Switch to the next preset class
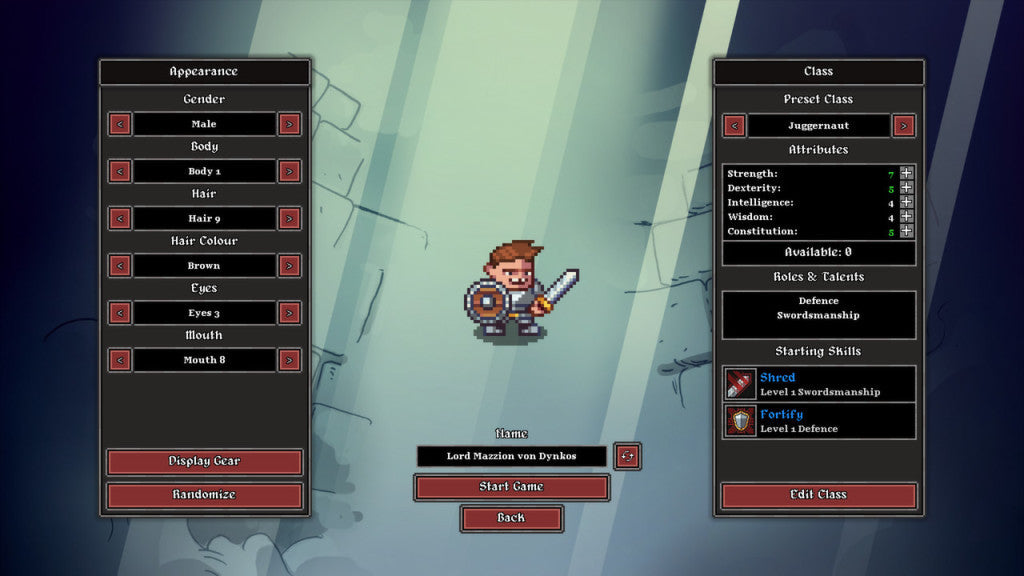 coord(904,126)
